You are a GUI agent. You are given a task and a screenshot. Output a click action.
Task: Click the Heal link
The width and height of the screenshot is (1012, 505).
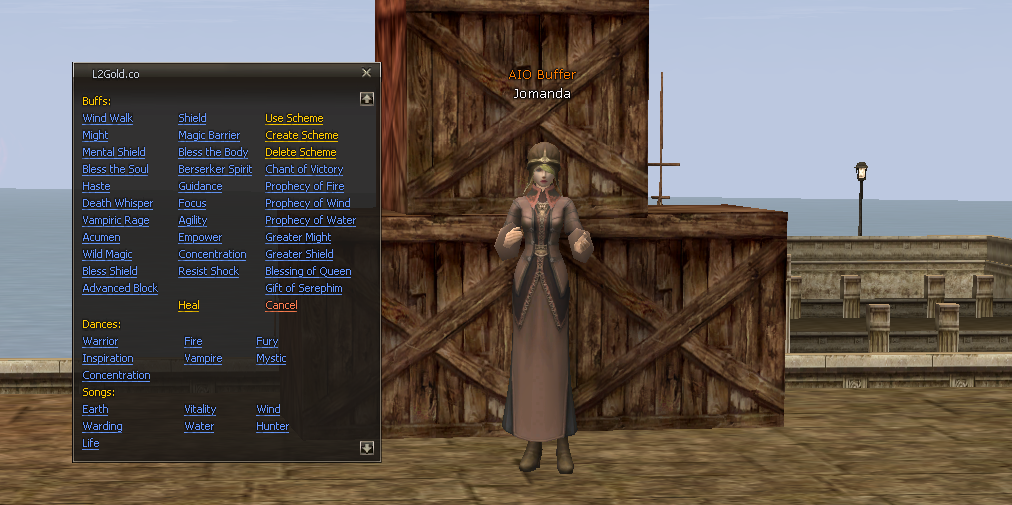pyautogui.click(x=188, y=305)
